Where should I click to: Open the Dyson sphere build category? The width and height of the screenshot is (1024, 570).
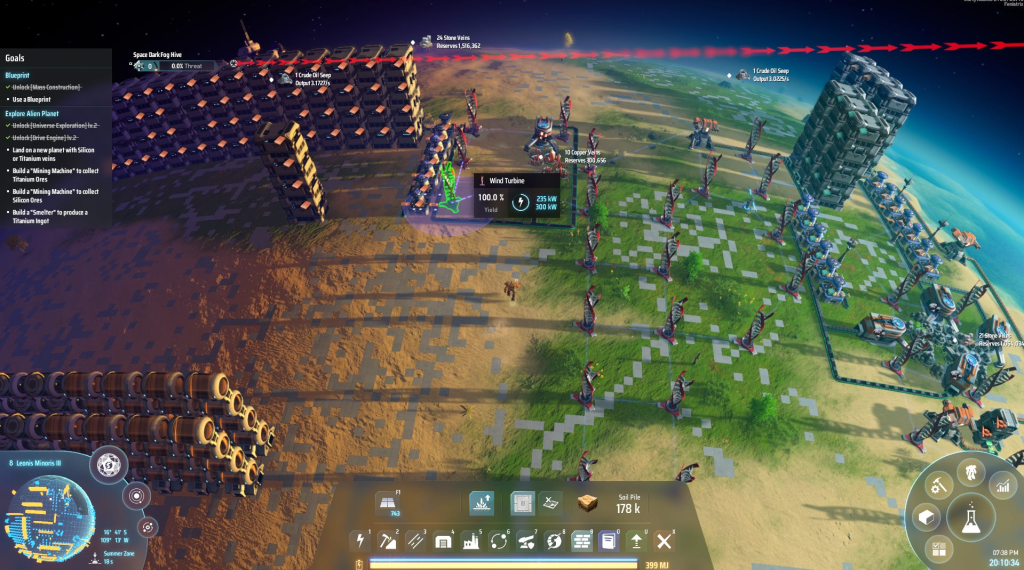pyautogui.click(x=553, y=541)
